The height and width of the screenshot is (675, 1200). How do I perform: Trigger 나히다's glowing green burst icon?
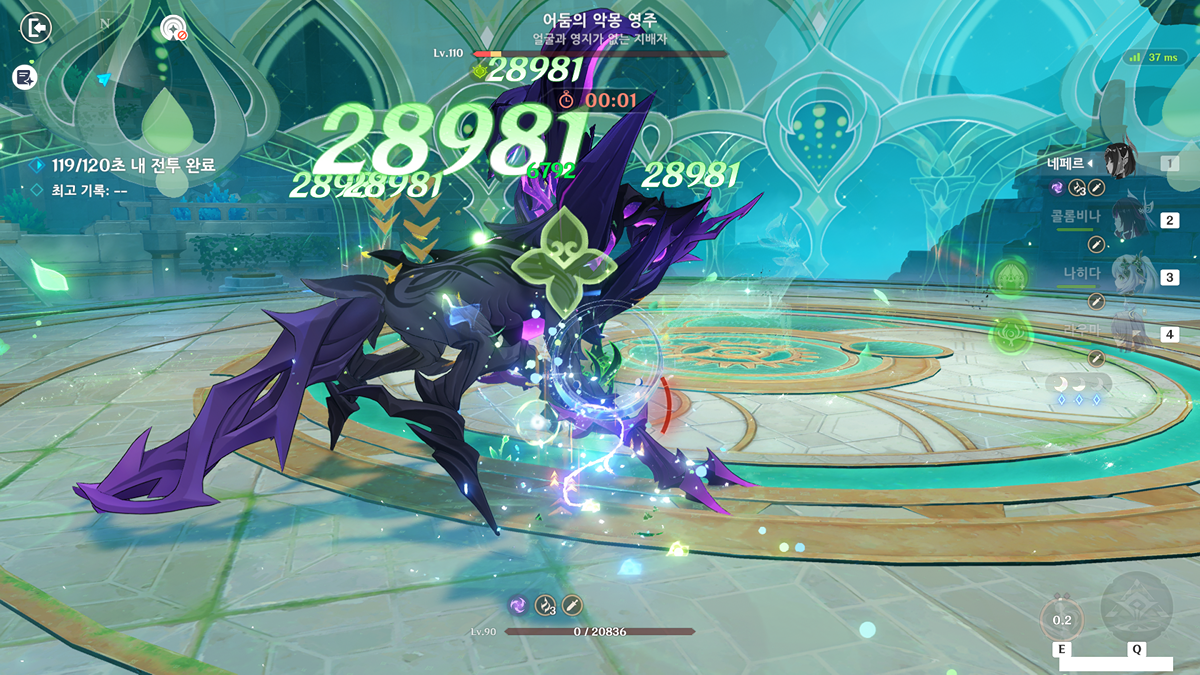[x=1010, y=276]
